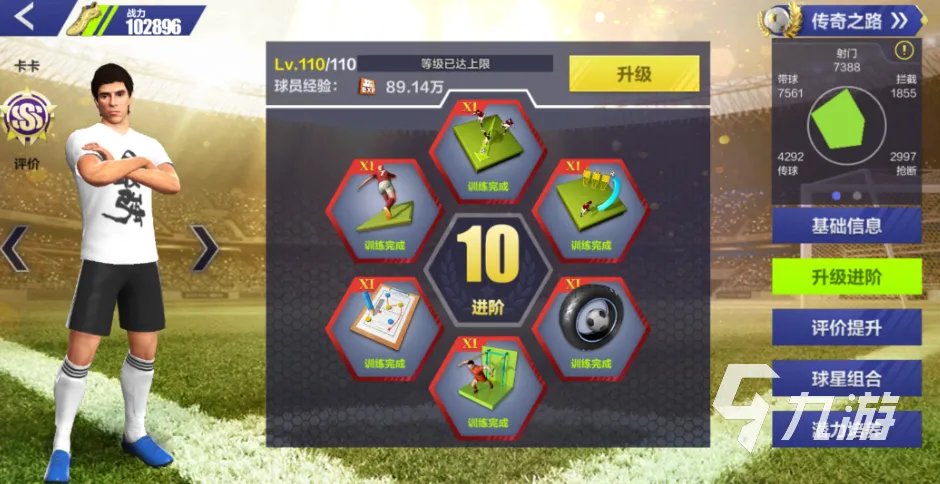Select the 升级进阶 tab
The height and width of the screenshot is (484, 940).
click(846, 277)
